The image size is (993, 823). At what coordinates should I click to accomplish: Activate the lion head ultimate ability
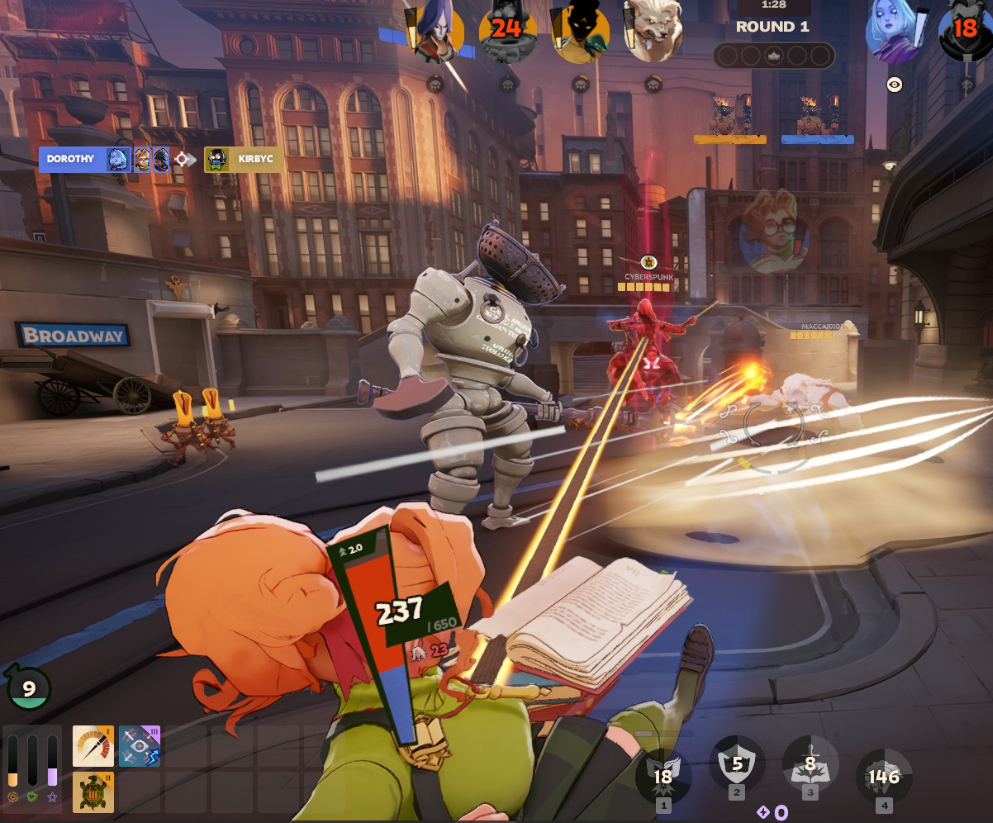pyautogui.click(x=884, y=776)
